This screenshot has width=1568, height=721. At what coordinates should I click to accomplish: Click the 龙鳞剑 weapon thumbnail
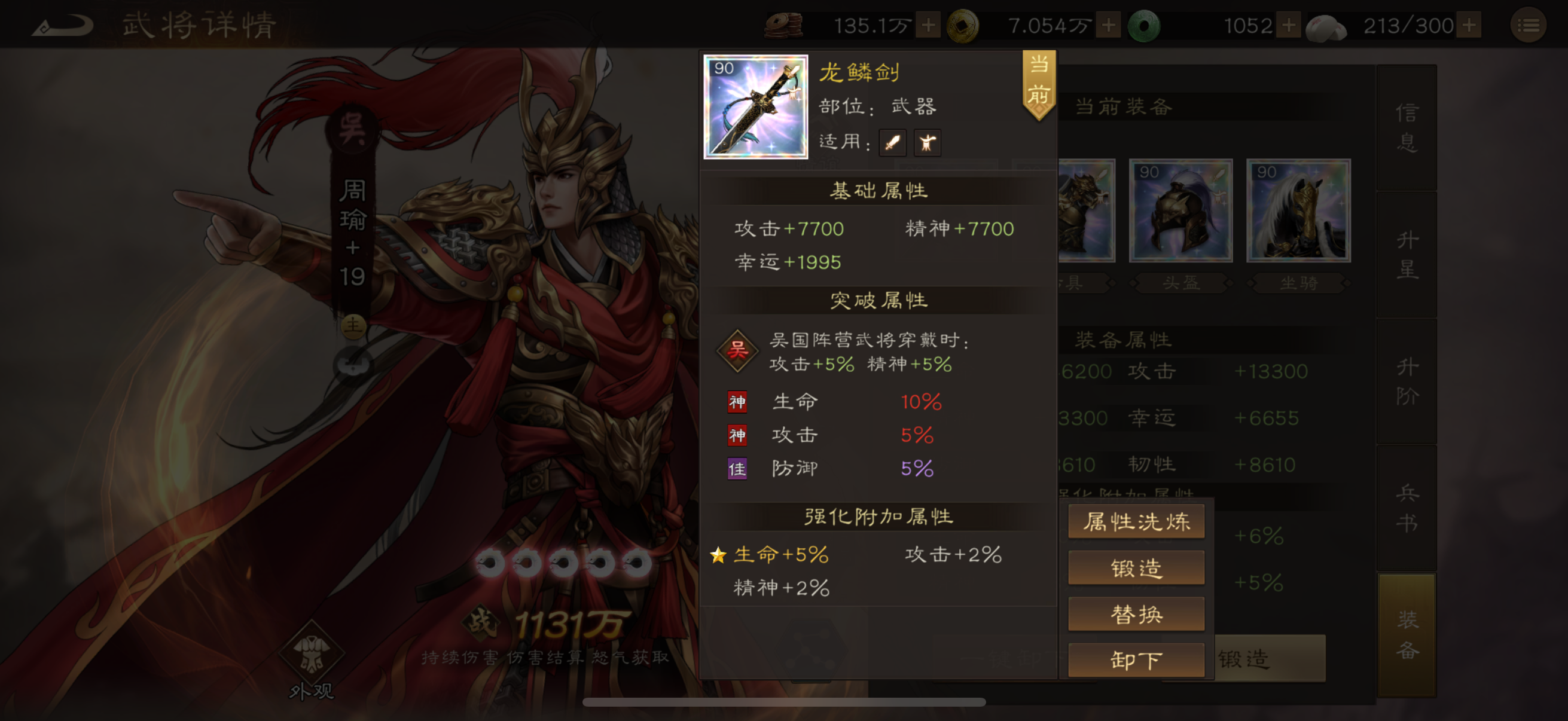(755, 107)
